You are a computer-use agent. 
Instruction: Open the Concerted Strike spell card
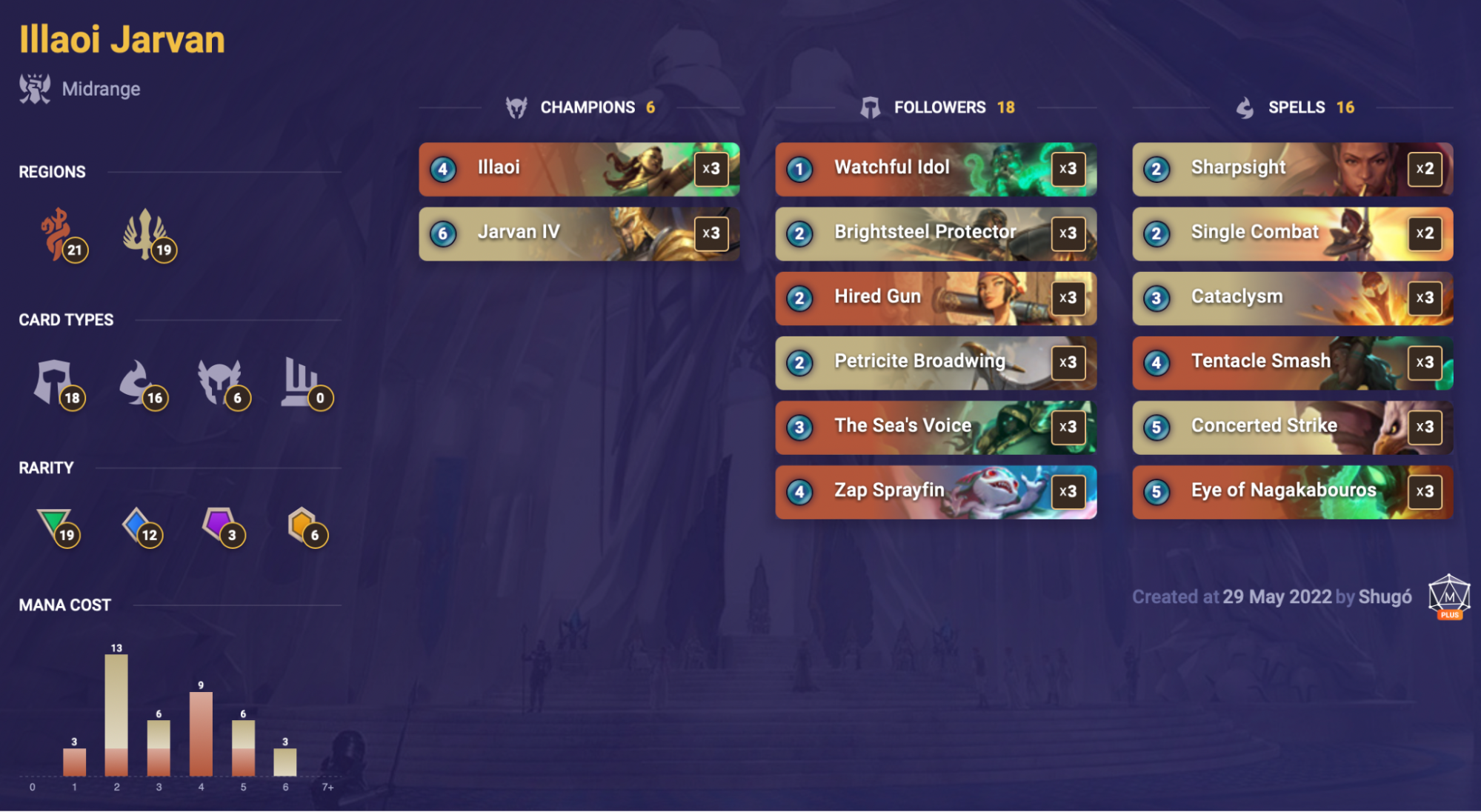[1292, 427]
